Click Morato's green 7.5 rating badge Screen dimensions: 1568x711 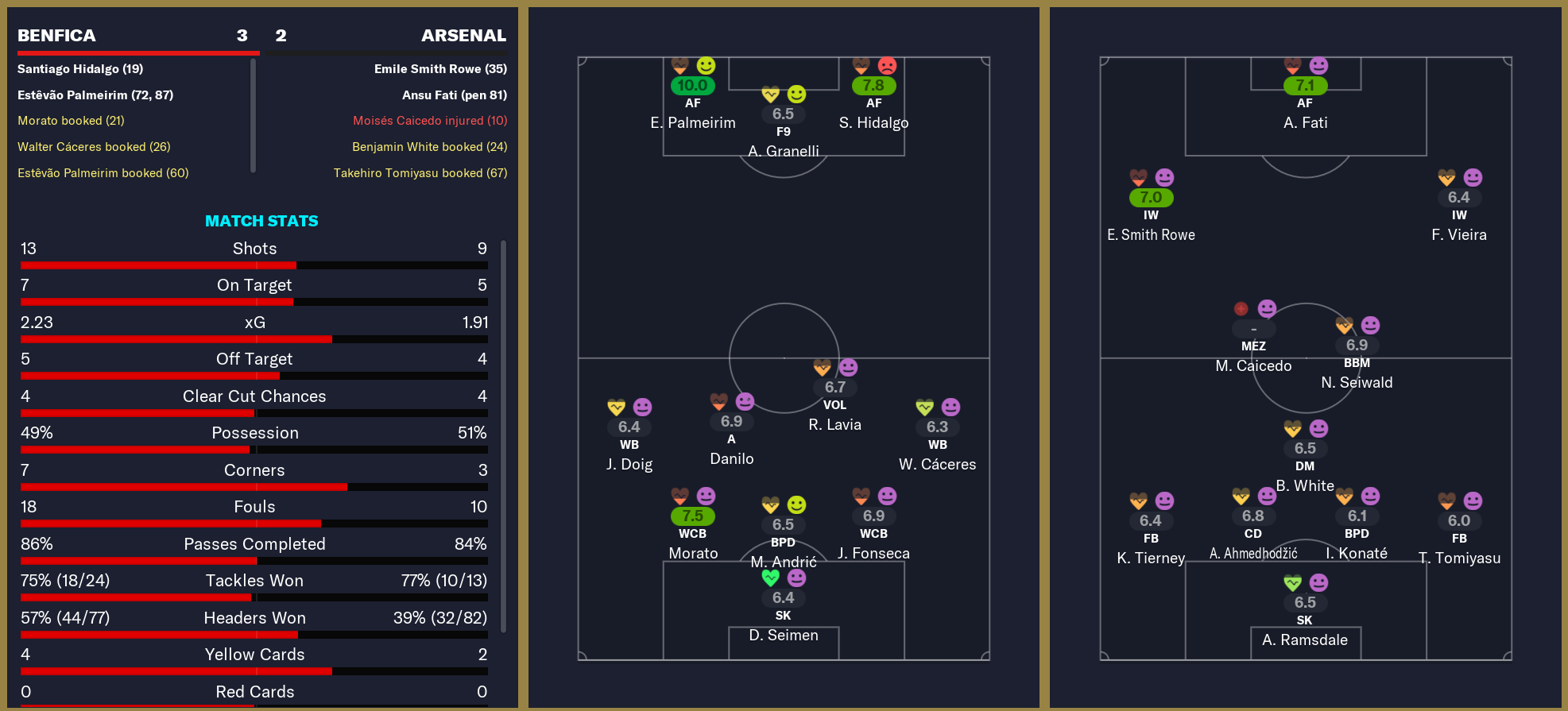coord(692,515)
